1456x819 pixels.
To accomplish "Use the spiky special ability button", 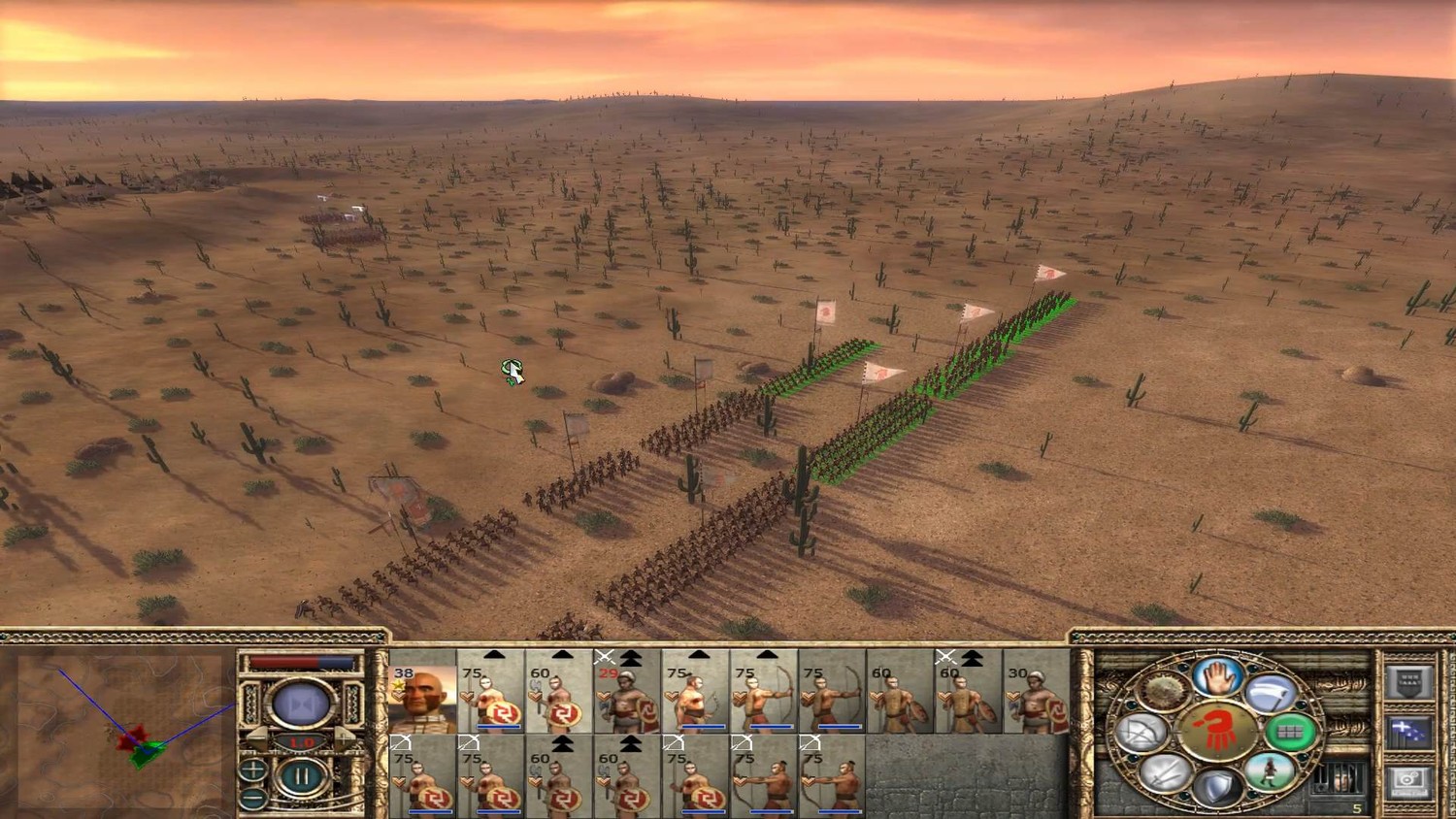I will pyautogui.click(x=1164, y=693).
